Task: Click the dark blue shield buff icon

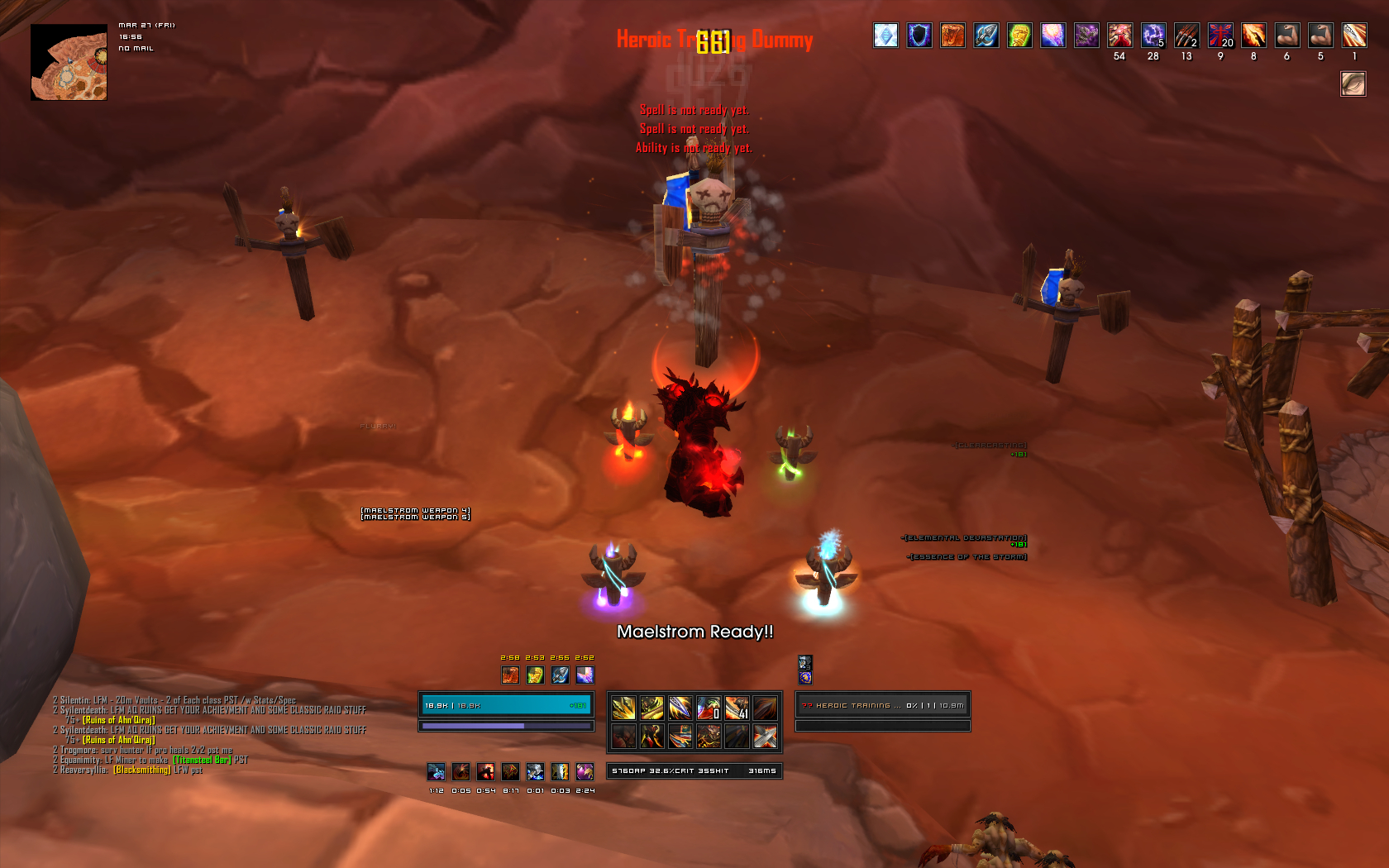Action: tap(919, 36)
